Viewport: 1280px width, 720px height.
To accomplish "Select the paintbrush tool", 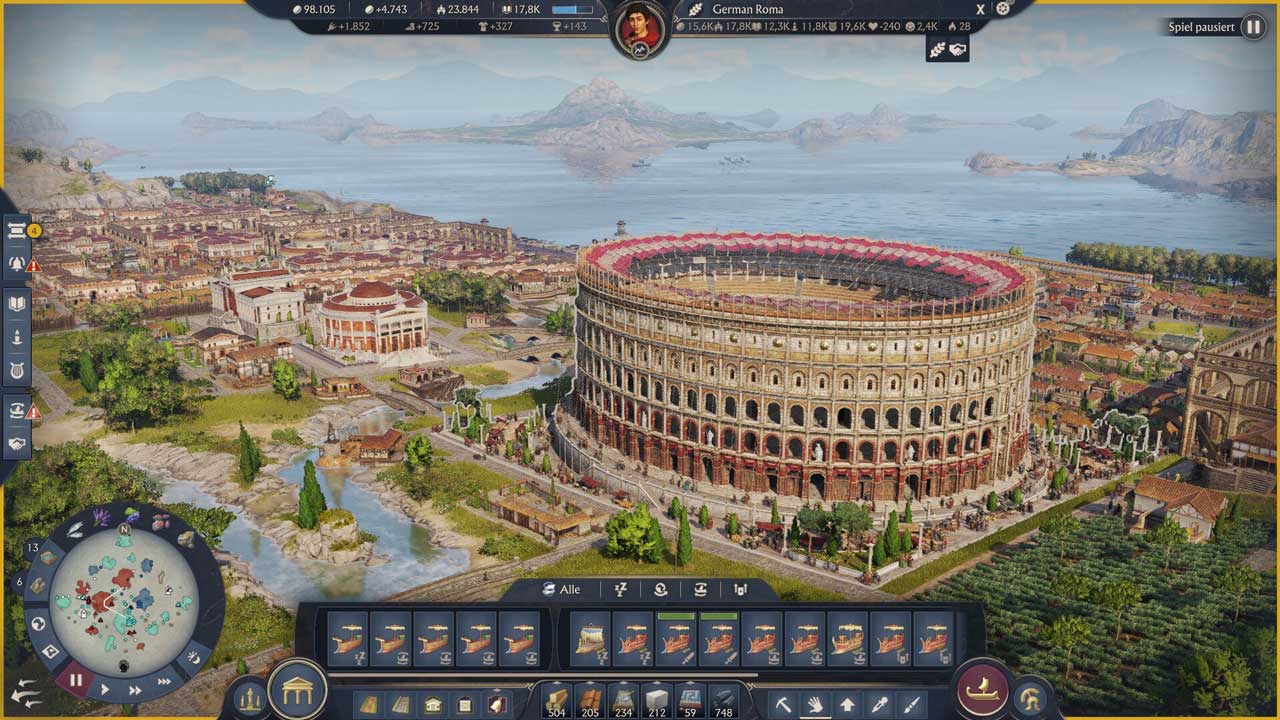I will 910,704.
